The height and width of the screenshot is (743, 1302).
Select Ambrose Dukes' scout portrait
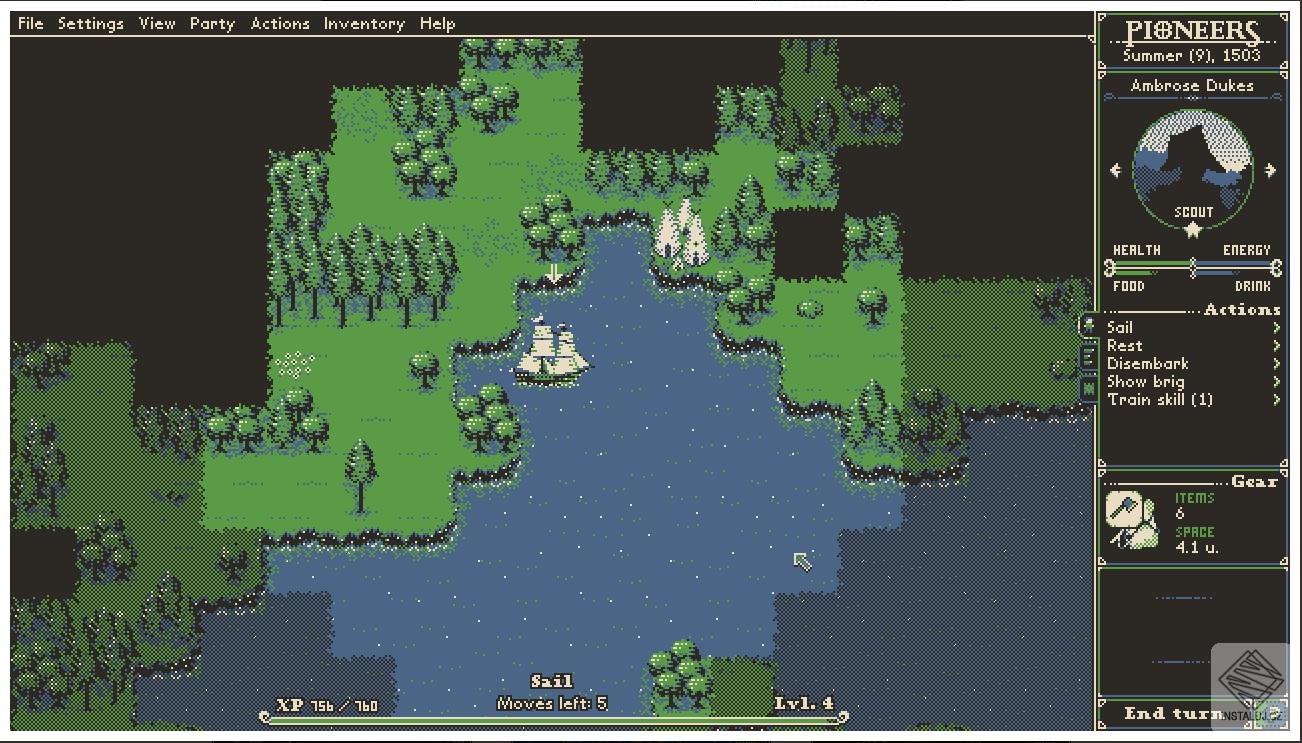point(1193,170)
